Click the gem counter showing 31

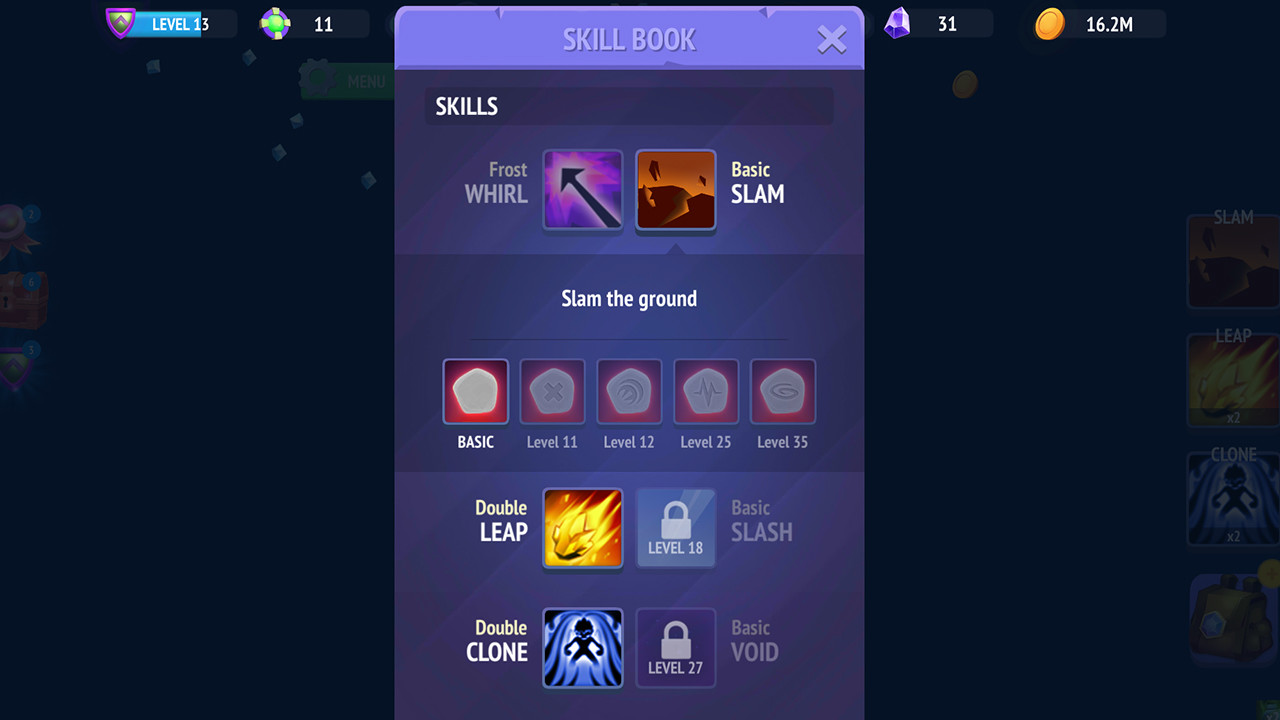tap(930, 23)
